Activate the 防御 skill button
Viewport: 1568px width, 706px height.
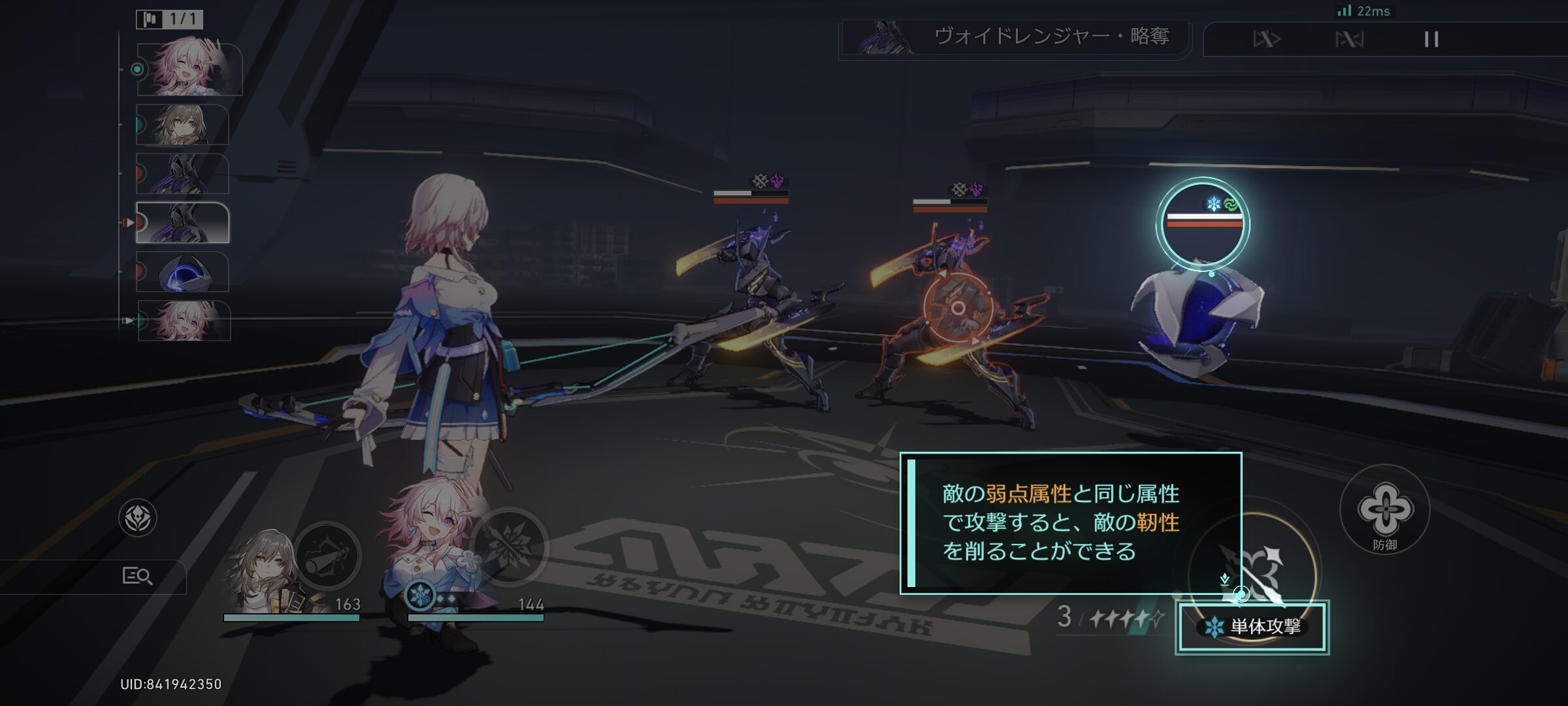[x=1384, y=511]
